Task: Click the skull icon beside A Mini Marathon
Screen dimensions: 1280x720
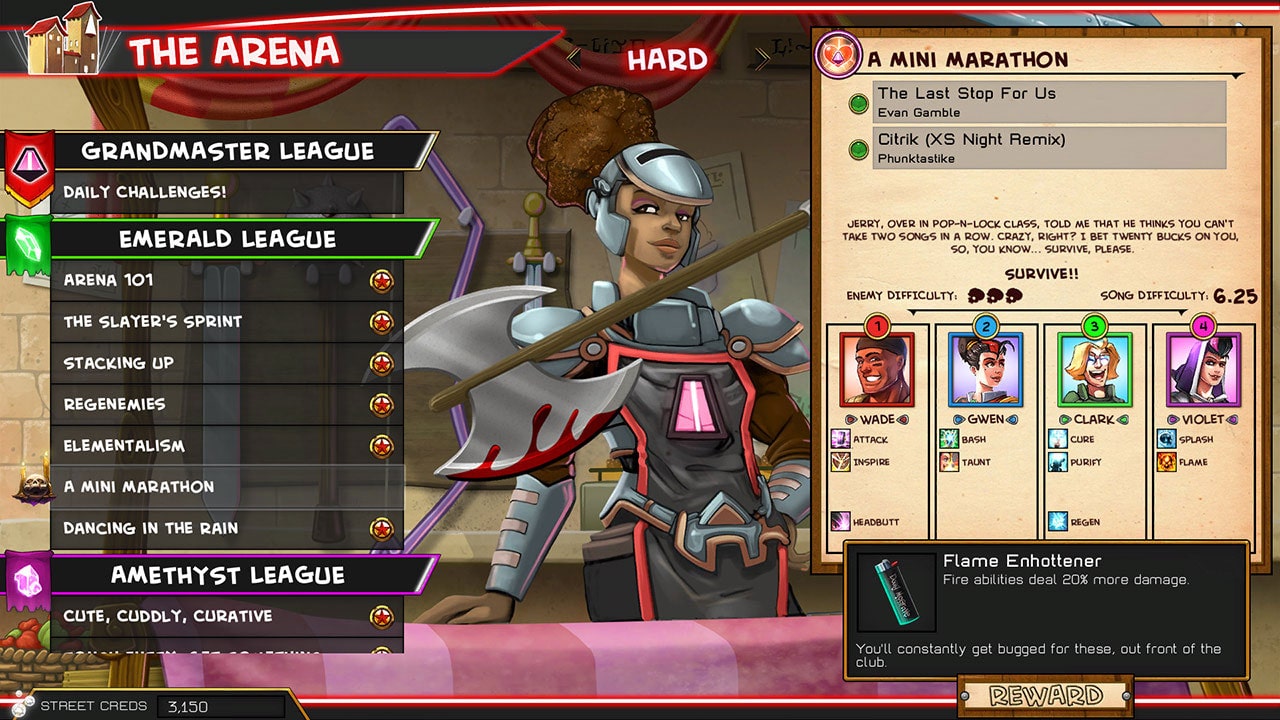Action: click(x=33, y=486)
